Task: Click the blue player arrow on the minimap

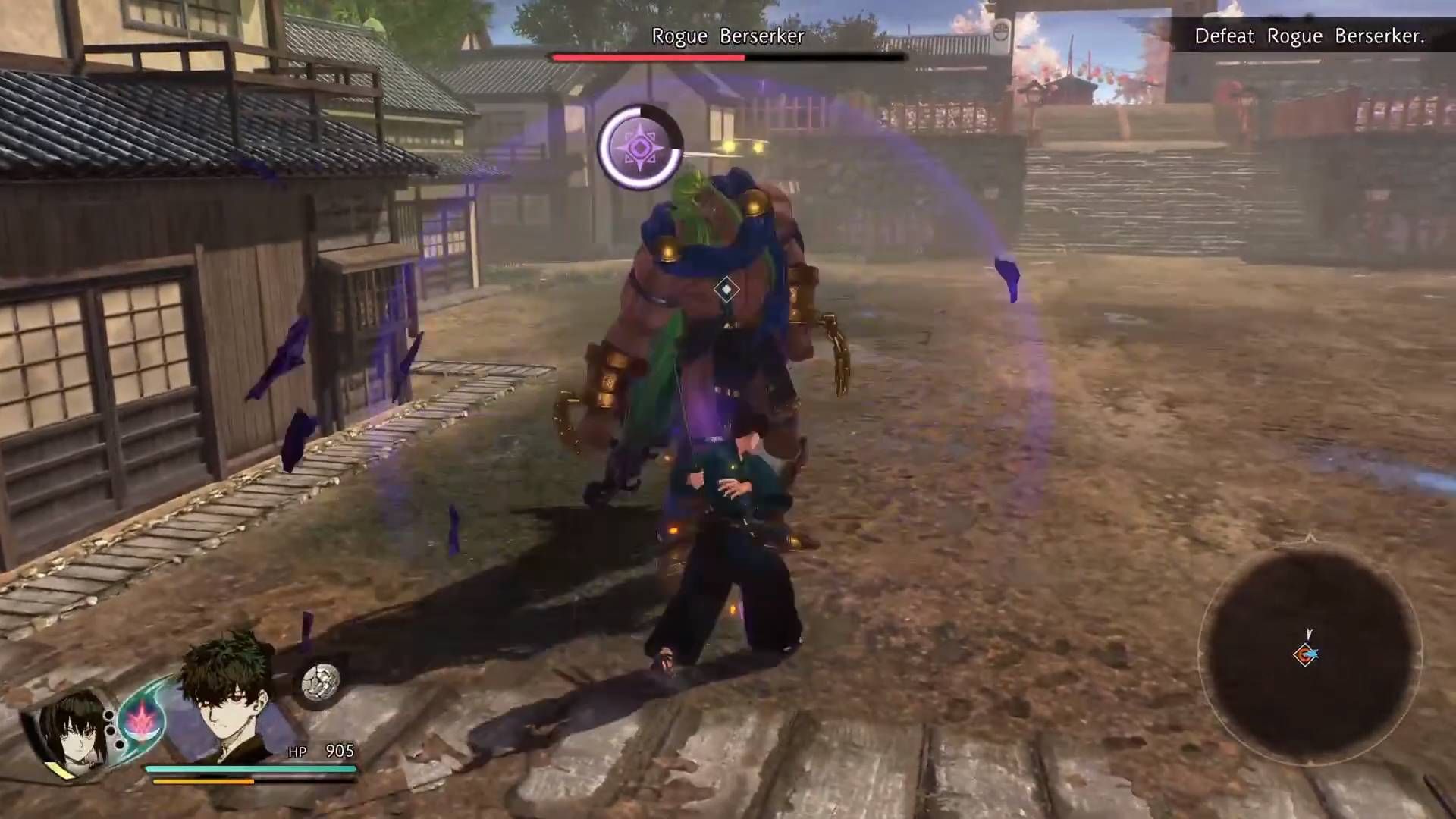Action: pos(1313,652)
